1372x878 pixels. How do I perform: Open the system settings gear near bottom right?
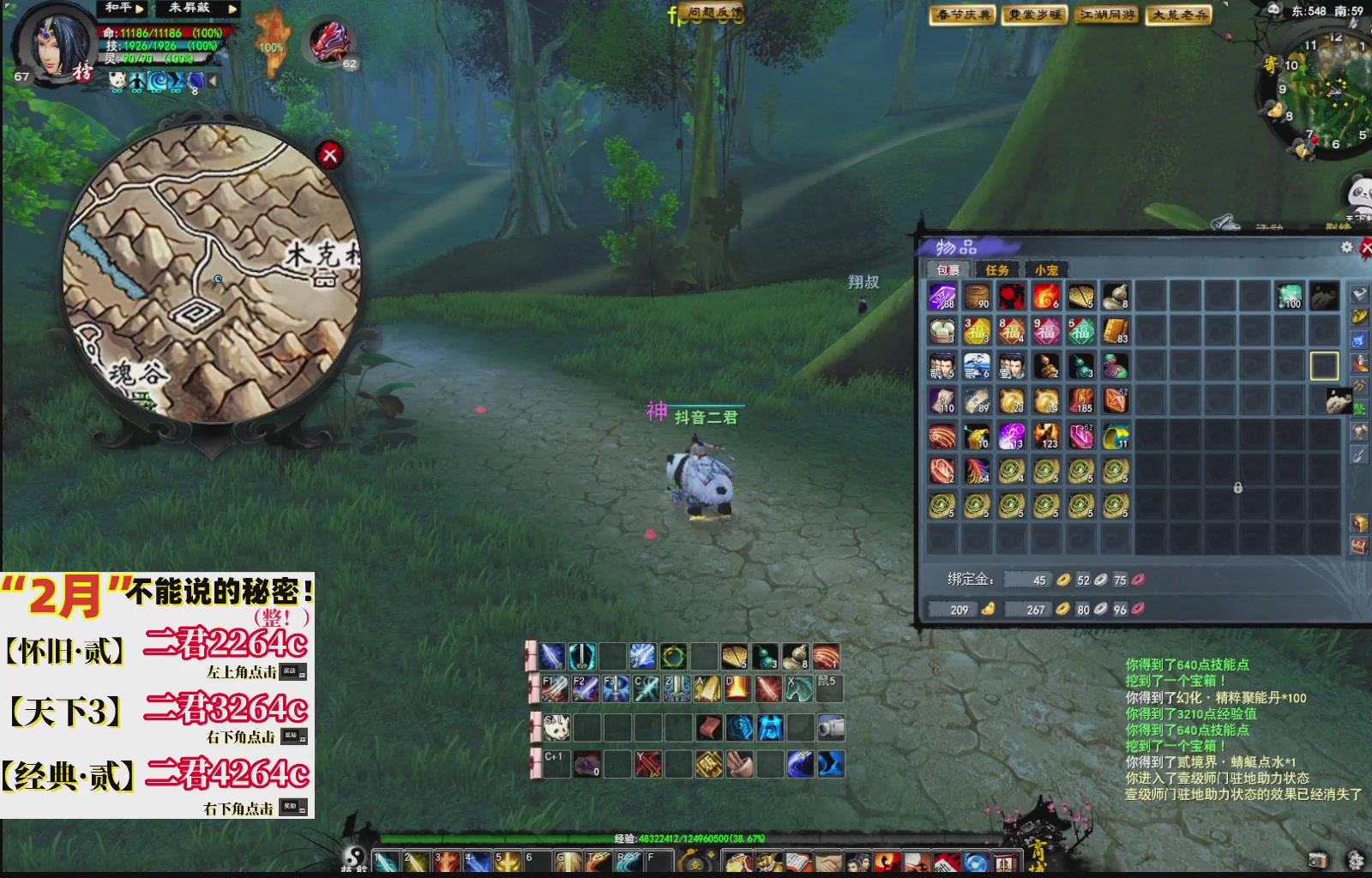[x=1356, y=859]
